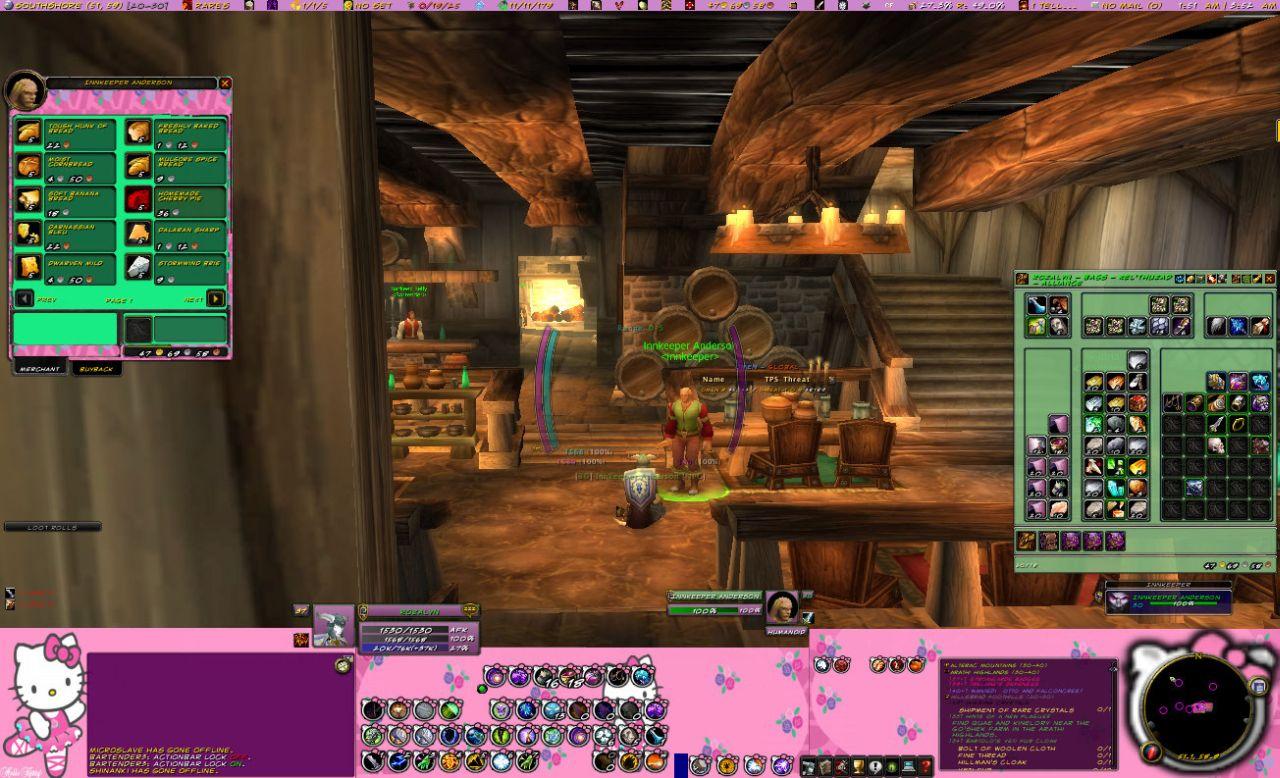Viewport: 1280px width, 778px height.
Task: Close the bags window
Action: coord(1270,278)
